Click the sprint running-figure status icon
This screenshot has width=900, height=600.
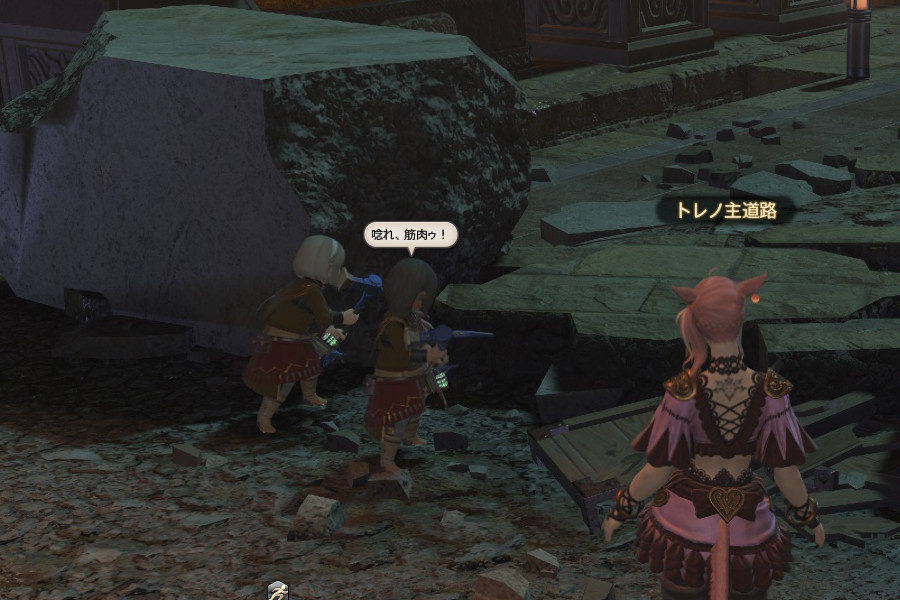point(278,591)
